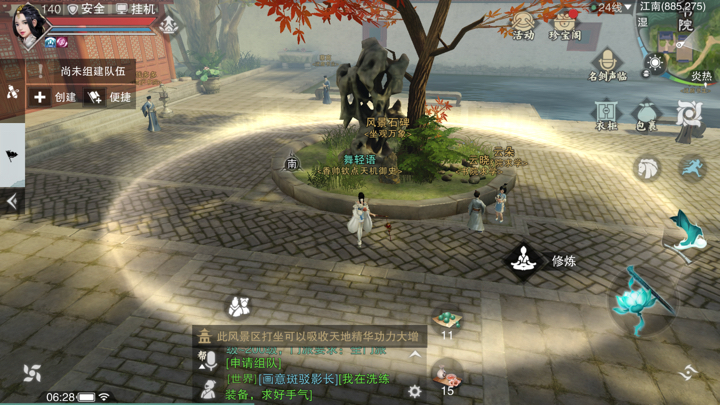Expand the chat box with the up arrow
The image size is (720, 405).
(x=415, y=355)
